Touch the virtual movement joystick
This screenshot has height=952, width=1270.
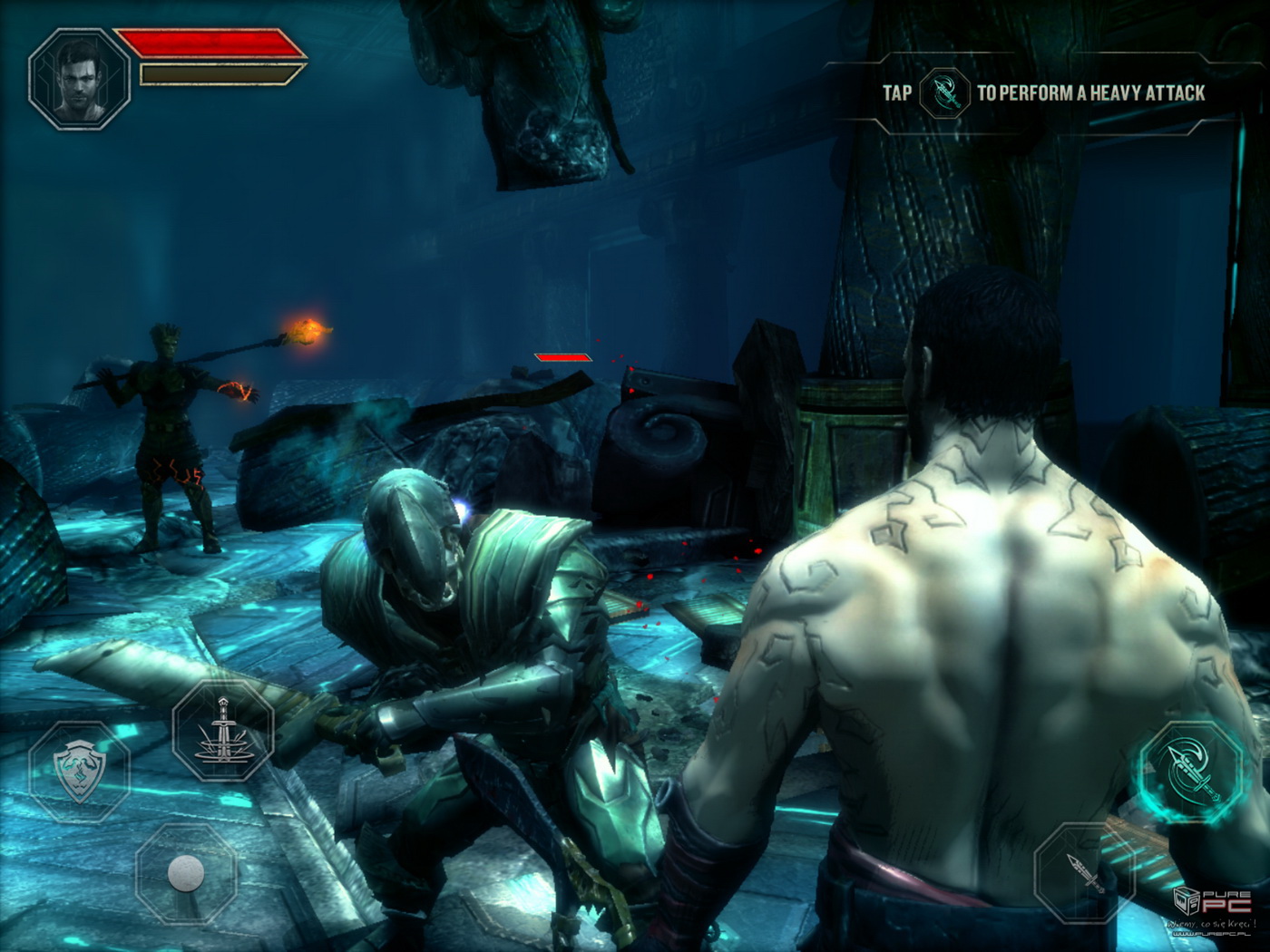coord(186,873)
